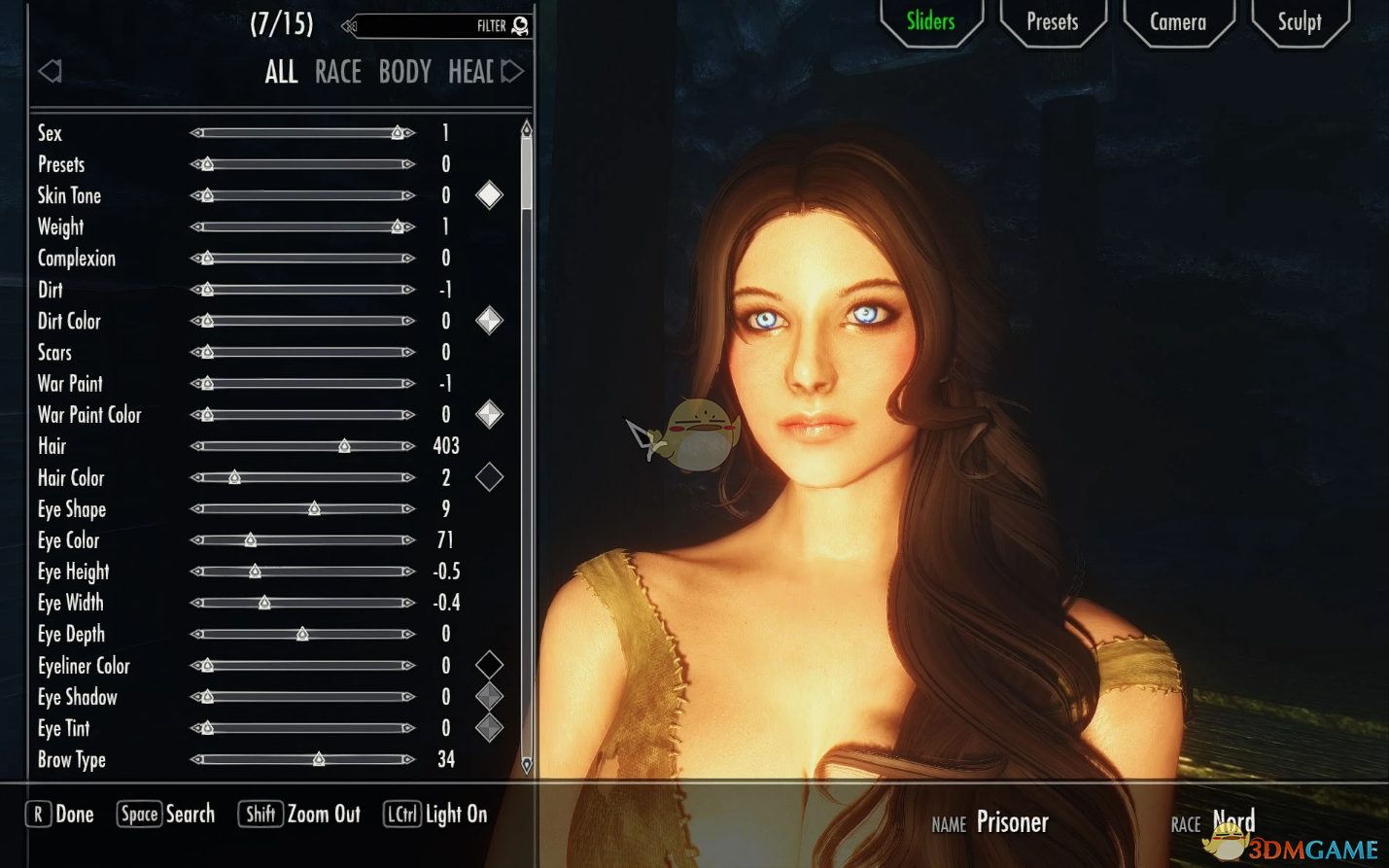Expand more categories with the left chevron arrow
Screen dimensions: 1389x868
50,71
